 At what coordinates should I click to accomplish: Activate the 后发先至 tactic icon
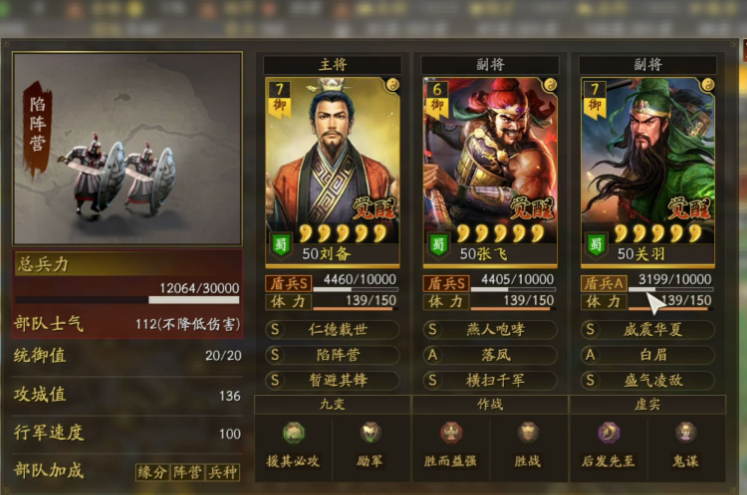[608, 433]
